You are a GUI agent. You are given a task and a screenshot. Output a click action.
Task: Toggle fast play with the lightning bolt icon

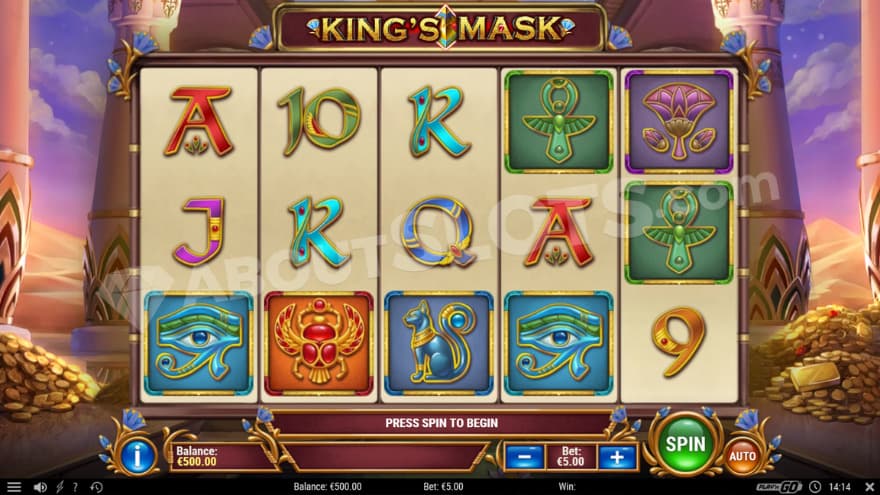pos(62,487)
